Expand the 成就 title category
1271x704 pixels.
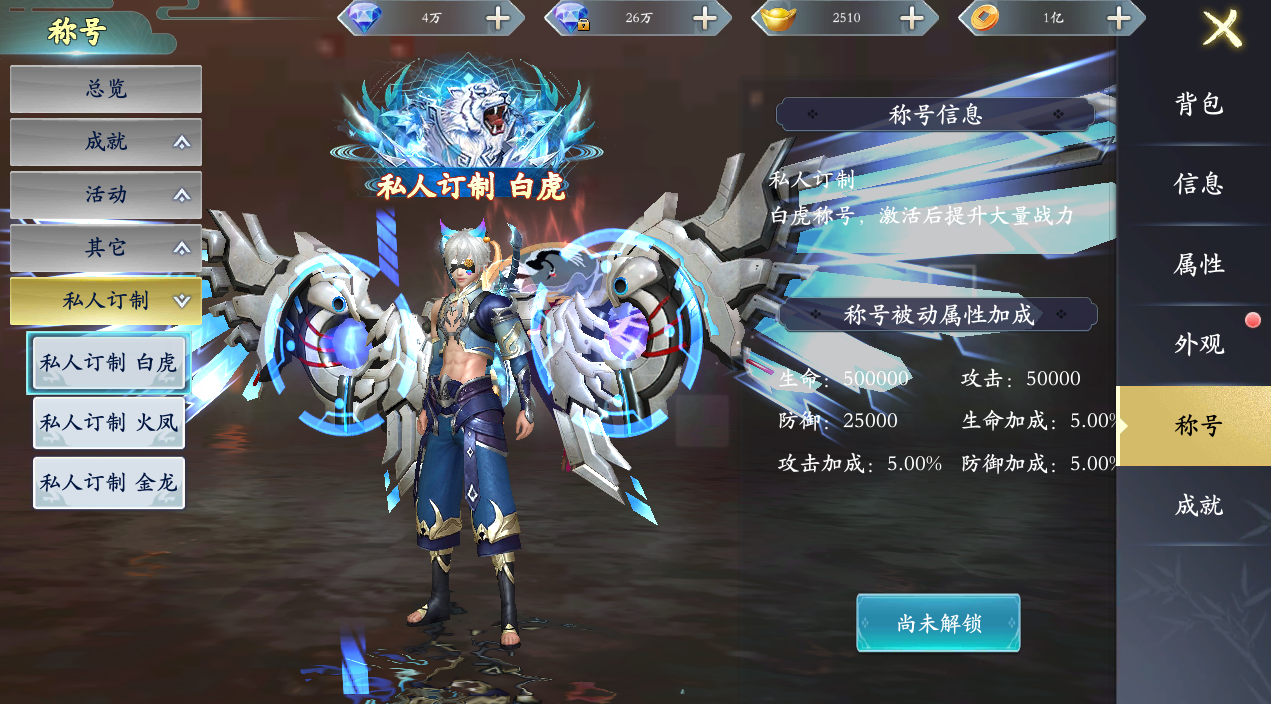(x=106, y=142)
